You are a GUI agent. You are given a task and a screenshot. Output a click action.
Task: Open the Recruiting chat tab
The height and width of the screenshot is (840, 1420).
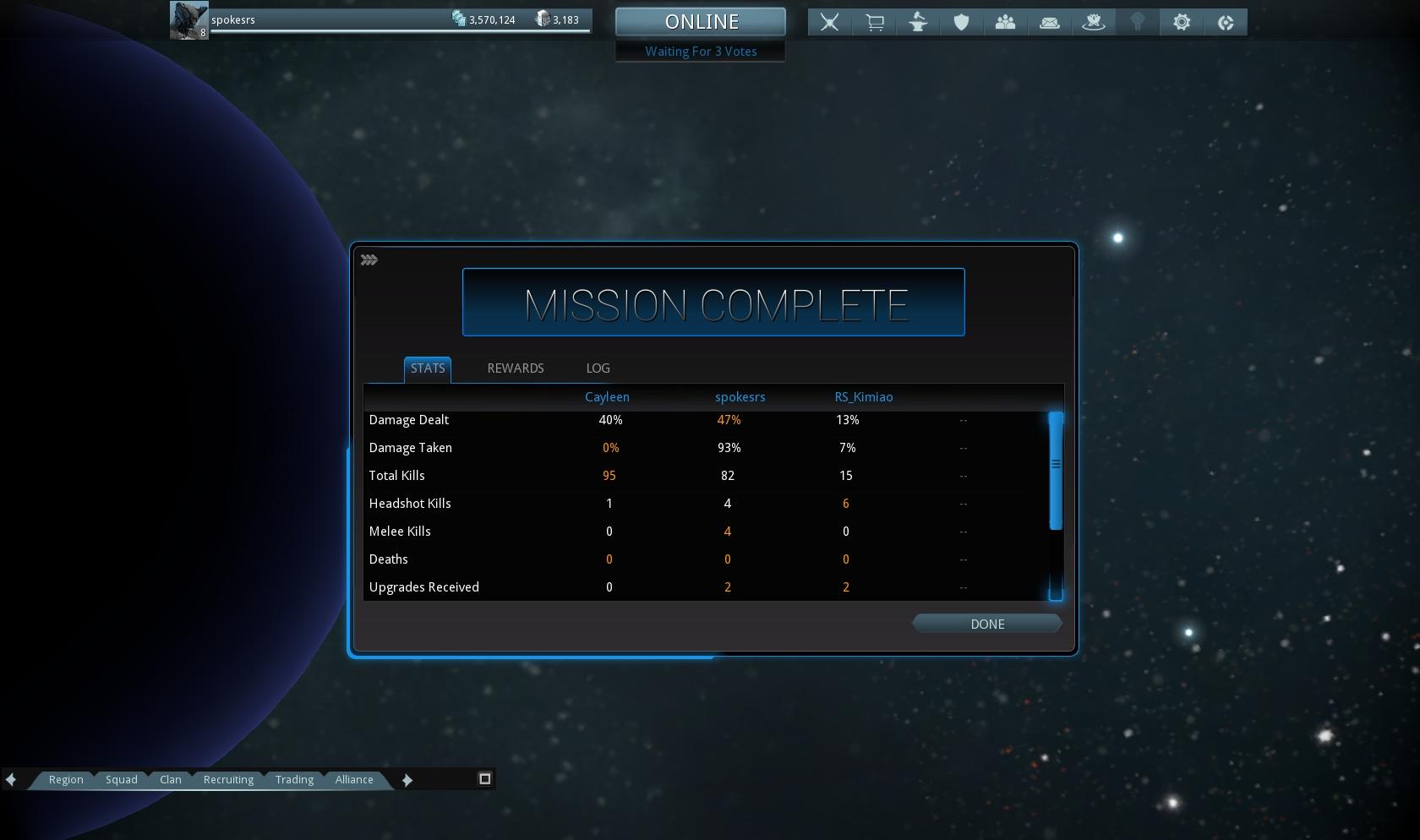pyautogui.click(x=228, y=780)
